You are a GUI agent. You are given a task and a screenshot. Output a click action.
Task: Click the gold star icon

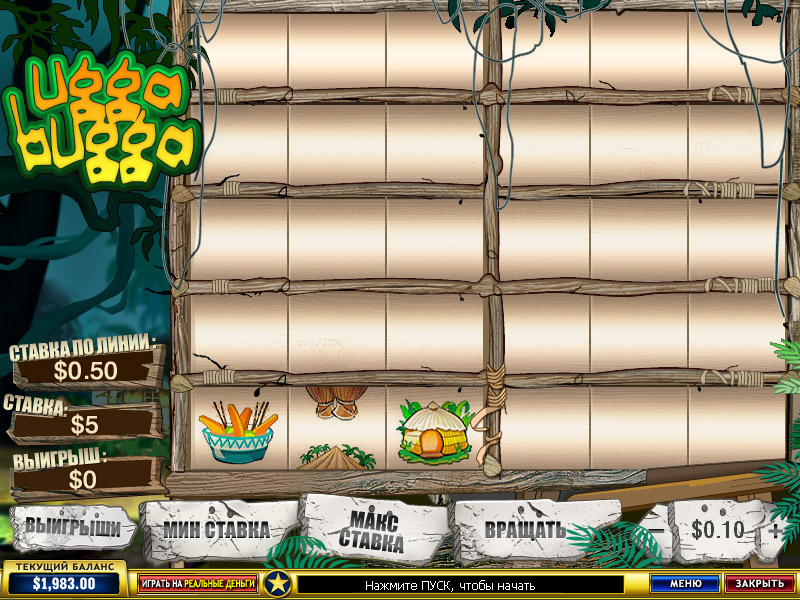[277, 582]
